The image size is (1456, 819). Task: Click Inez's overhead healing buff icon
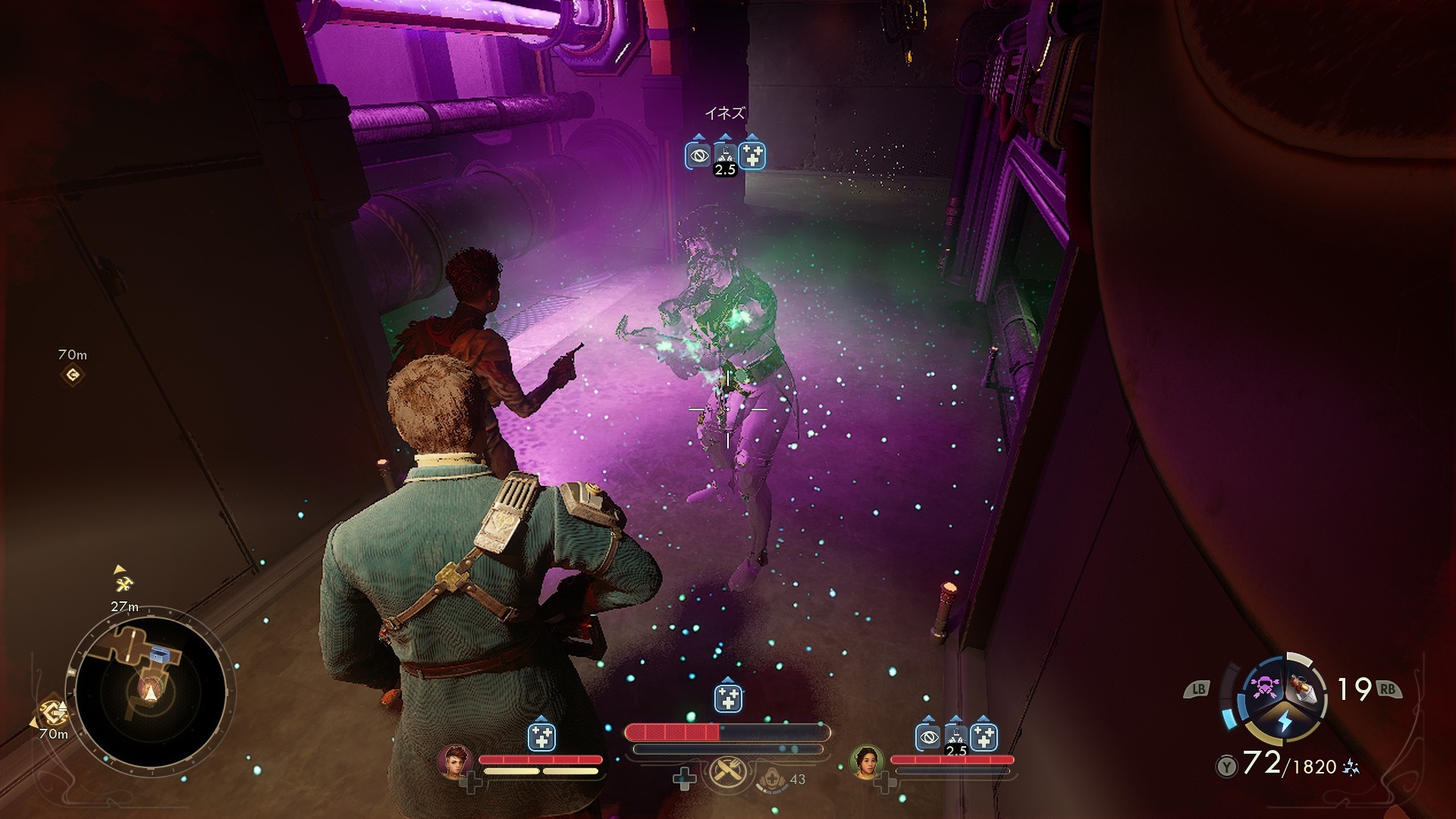[752, 155]
